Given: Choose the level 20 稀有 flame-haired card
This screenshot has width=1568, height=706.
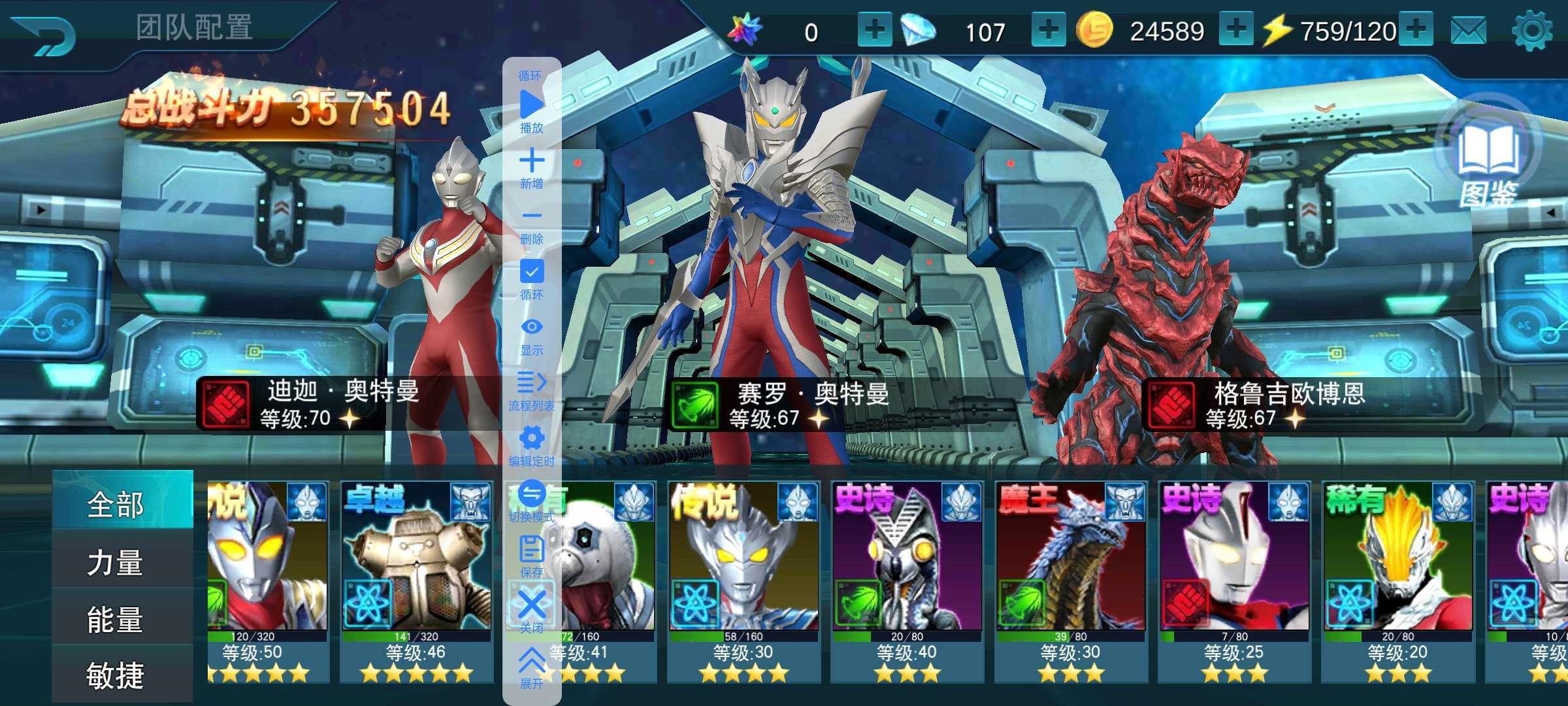Looking at the screenshot, I should coord(1397,575).
